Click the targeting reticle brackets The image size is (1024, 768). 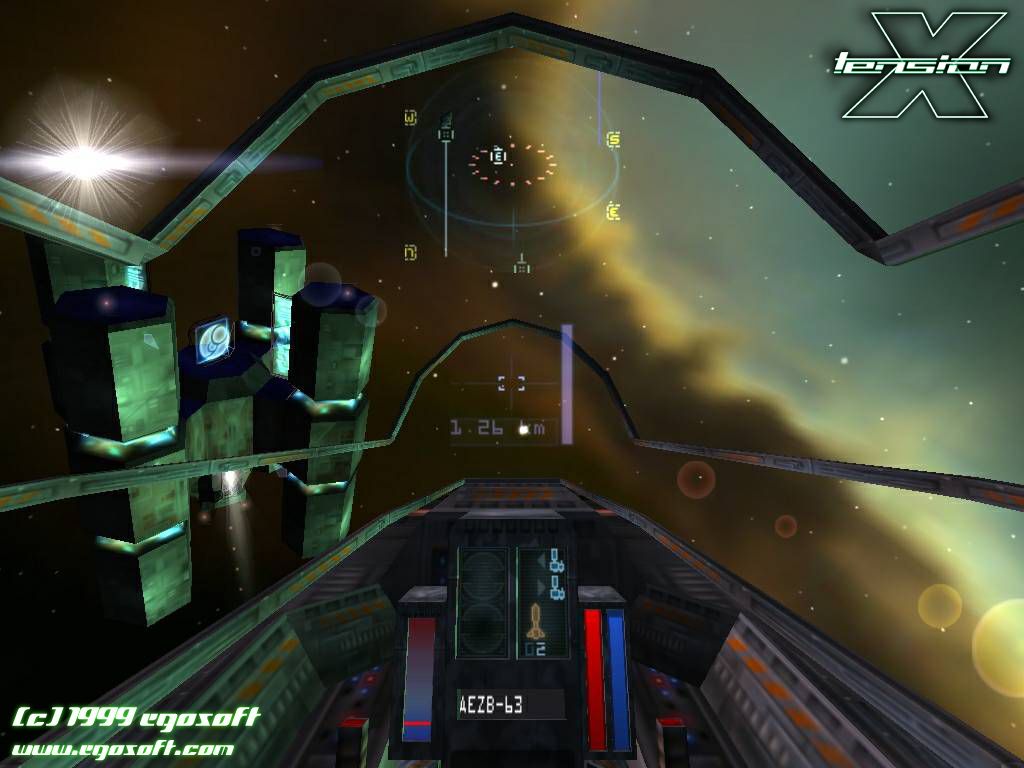pyautogui.click(x=511, y=381)
